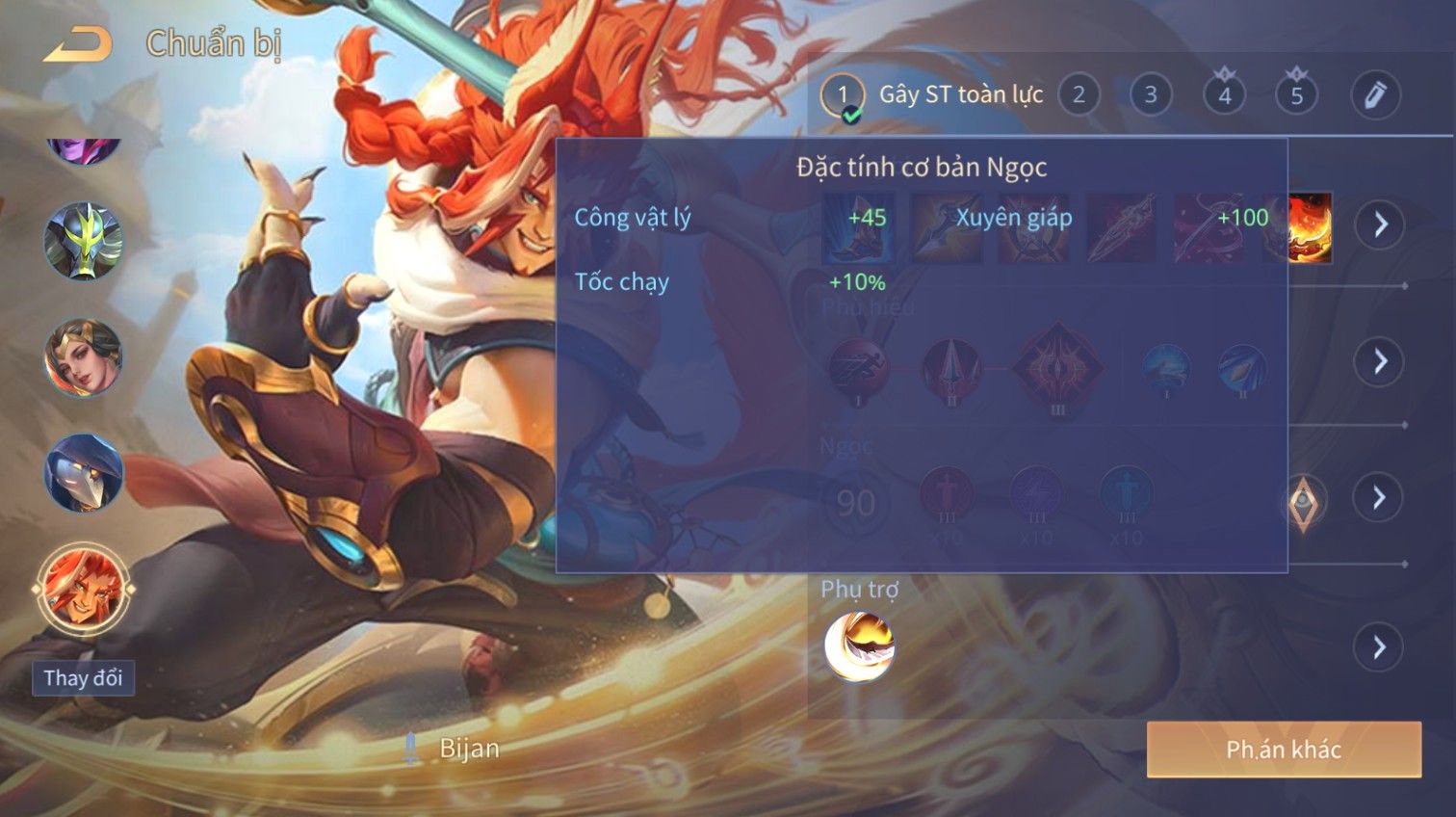Image resolution: width=1456 pixels, height=817 pixels.
Task: Switch to preset slot 2
Action: pos(1079,95)
